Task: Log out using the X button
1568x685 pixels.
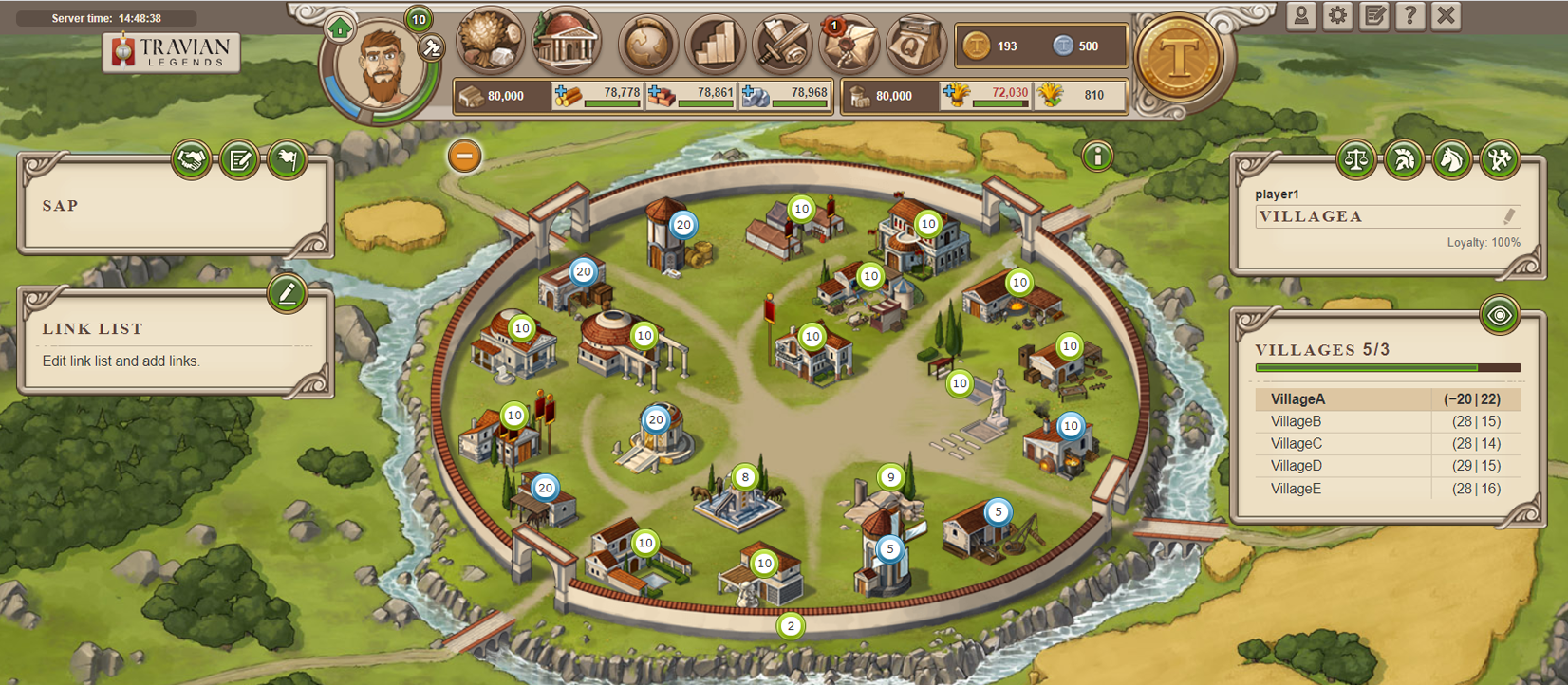Action: 1446,16
